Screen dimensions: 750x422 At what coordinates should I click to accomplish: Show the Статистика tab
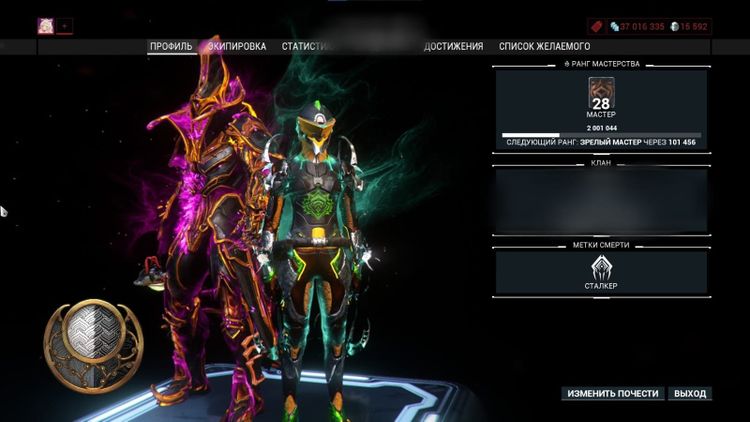[306, 46]
